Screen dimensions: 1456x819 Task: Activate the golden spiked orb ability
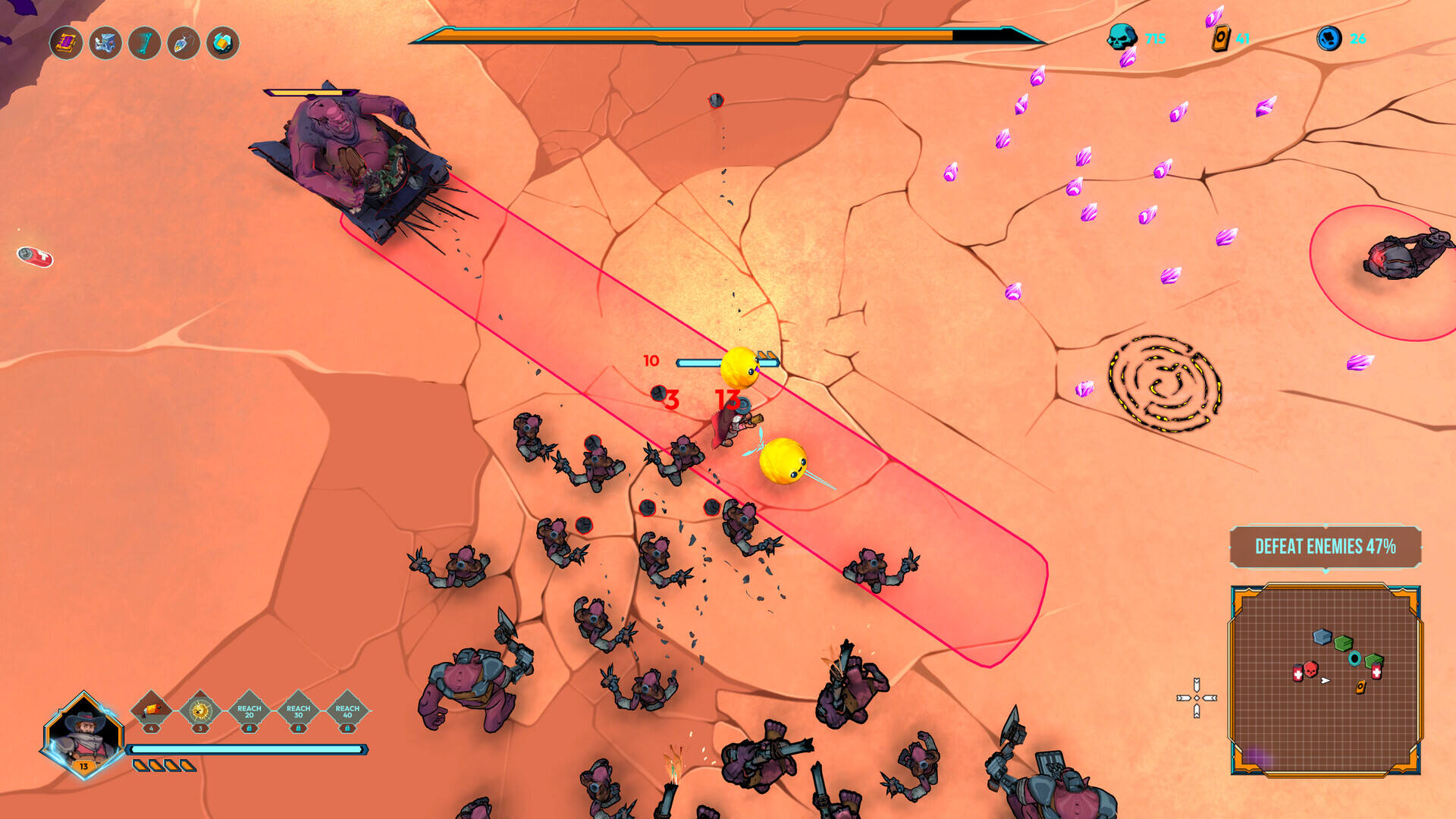tap(200, 711)
